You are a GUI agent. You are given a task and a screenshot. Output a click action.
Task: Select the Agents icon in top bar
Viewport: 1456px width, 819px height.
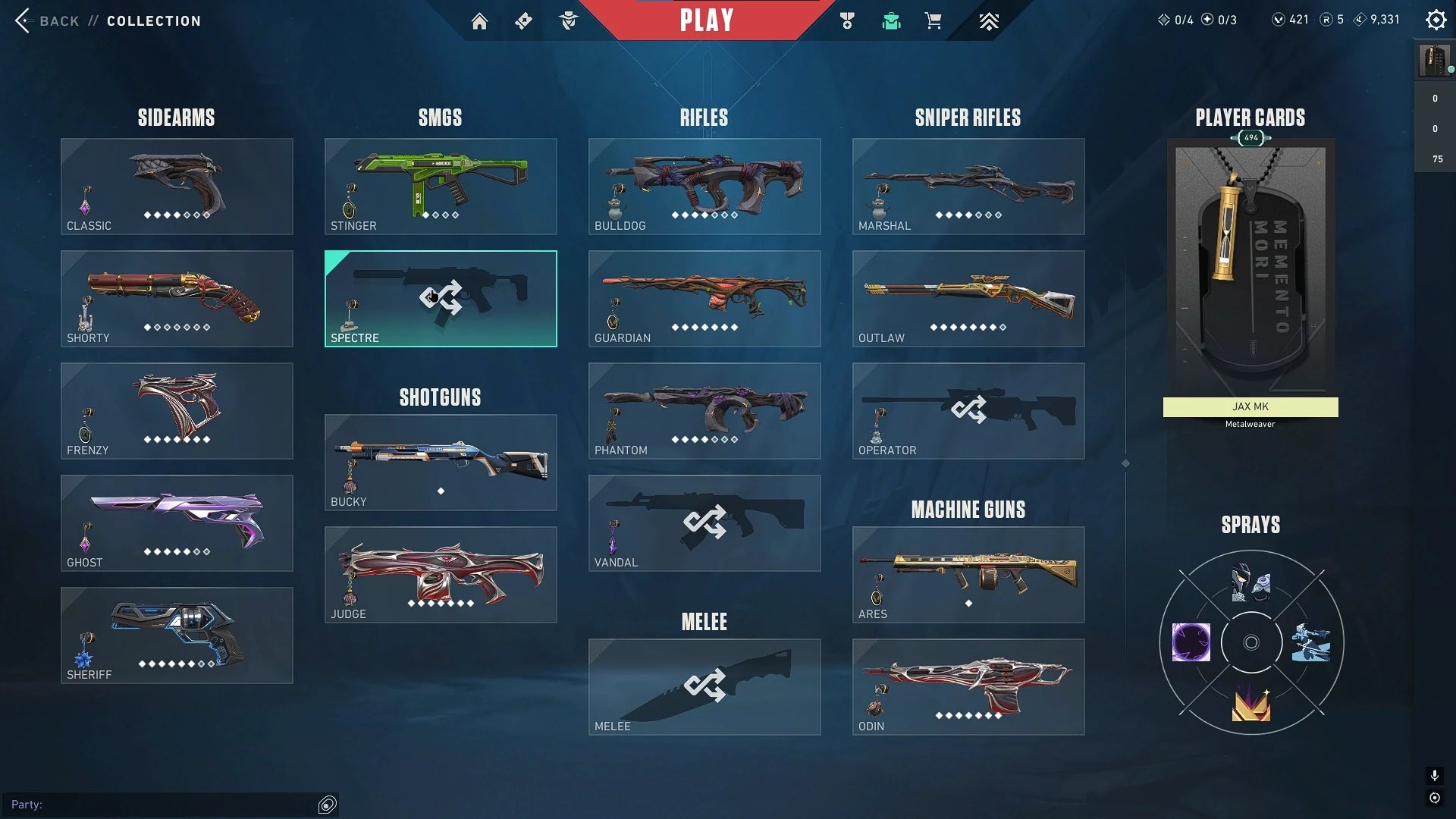point(569,20)
